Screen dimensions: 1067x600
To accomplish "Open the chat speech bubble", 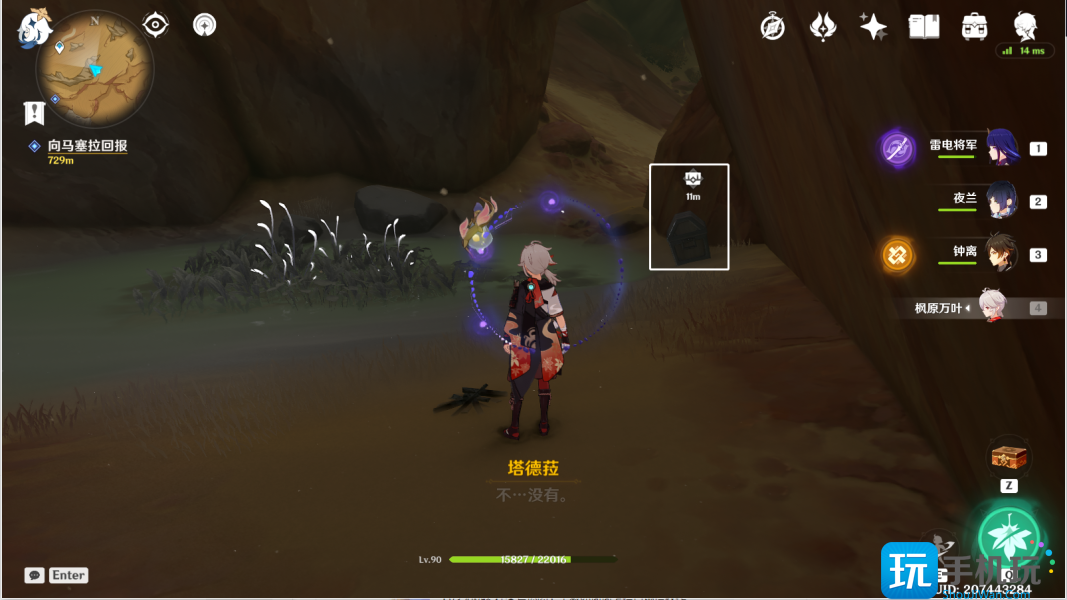I will [35, 575].
